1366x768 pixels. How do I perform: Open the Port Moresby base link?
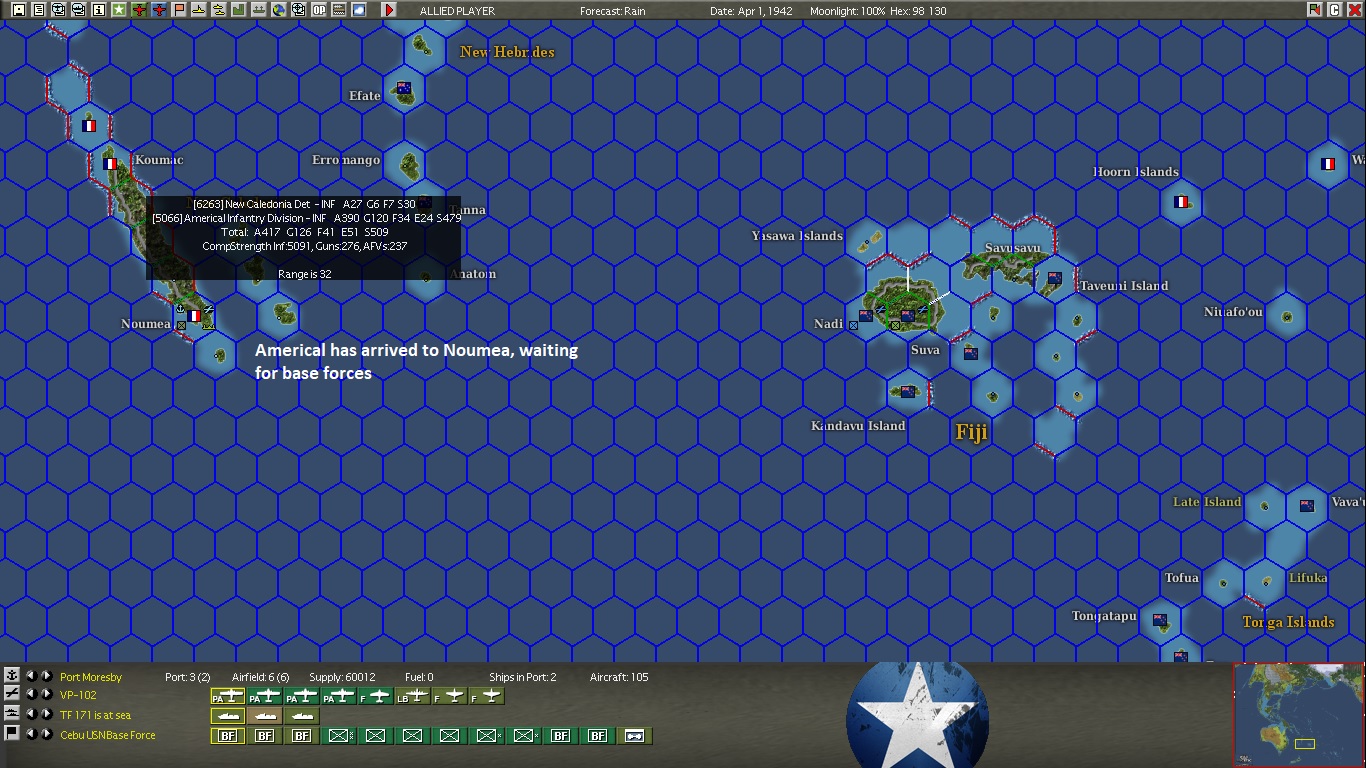[91, 677]
